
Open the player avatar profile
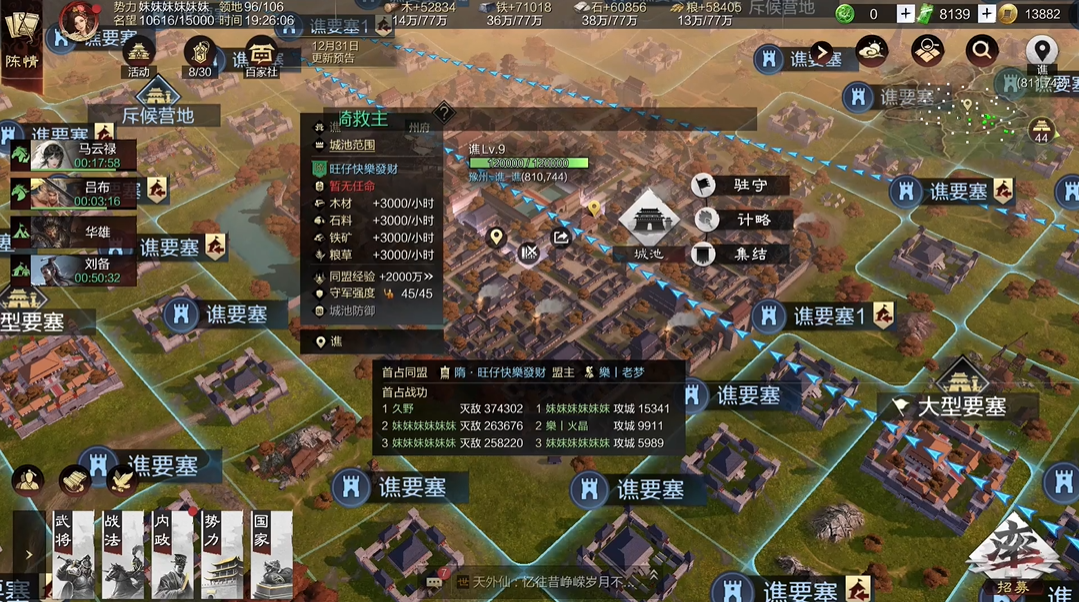coord(77,18)
